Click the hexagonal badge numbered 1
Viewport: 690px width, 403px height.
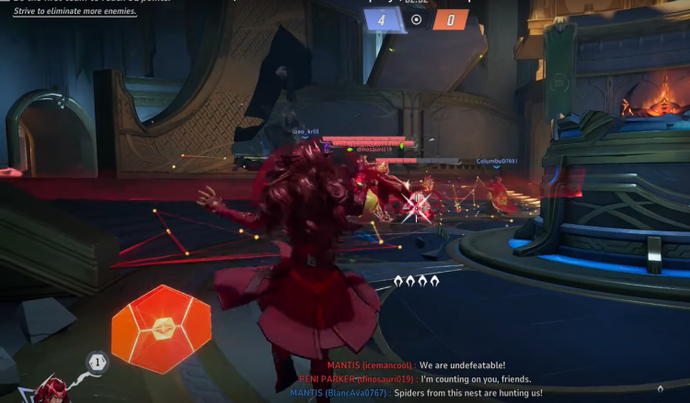(x=97, y=362)
